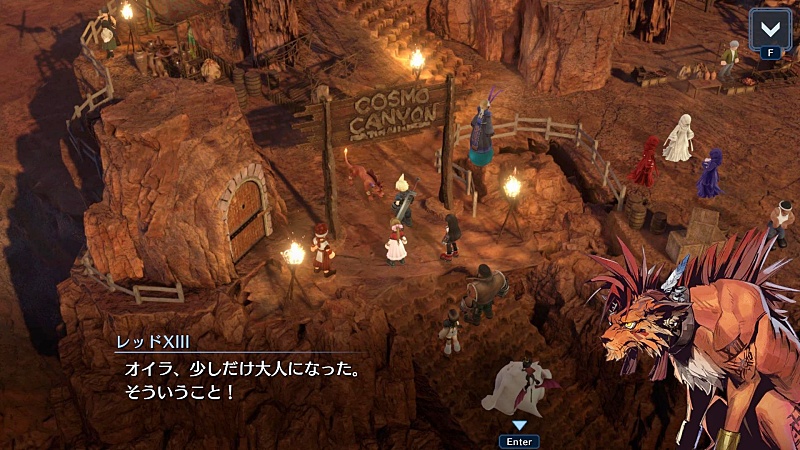Advance the dialogue with the blue down arrow

click(518, 425)
